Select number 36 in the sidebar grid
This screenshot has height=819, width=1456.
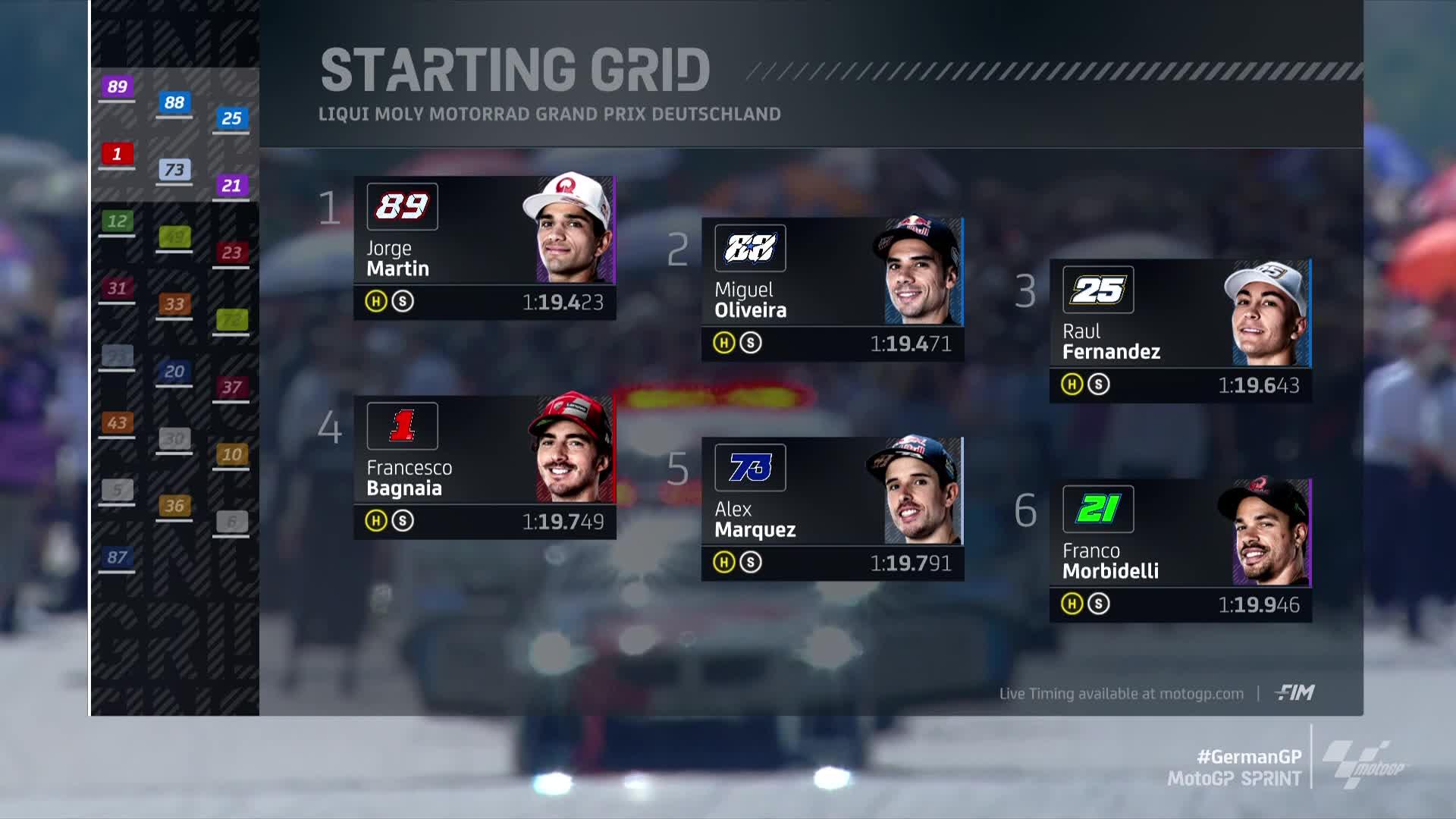point(174,506)
